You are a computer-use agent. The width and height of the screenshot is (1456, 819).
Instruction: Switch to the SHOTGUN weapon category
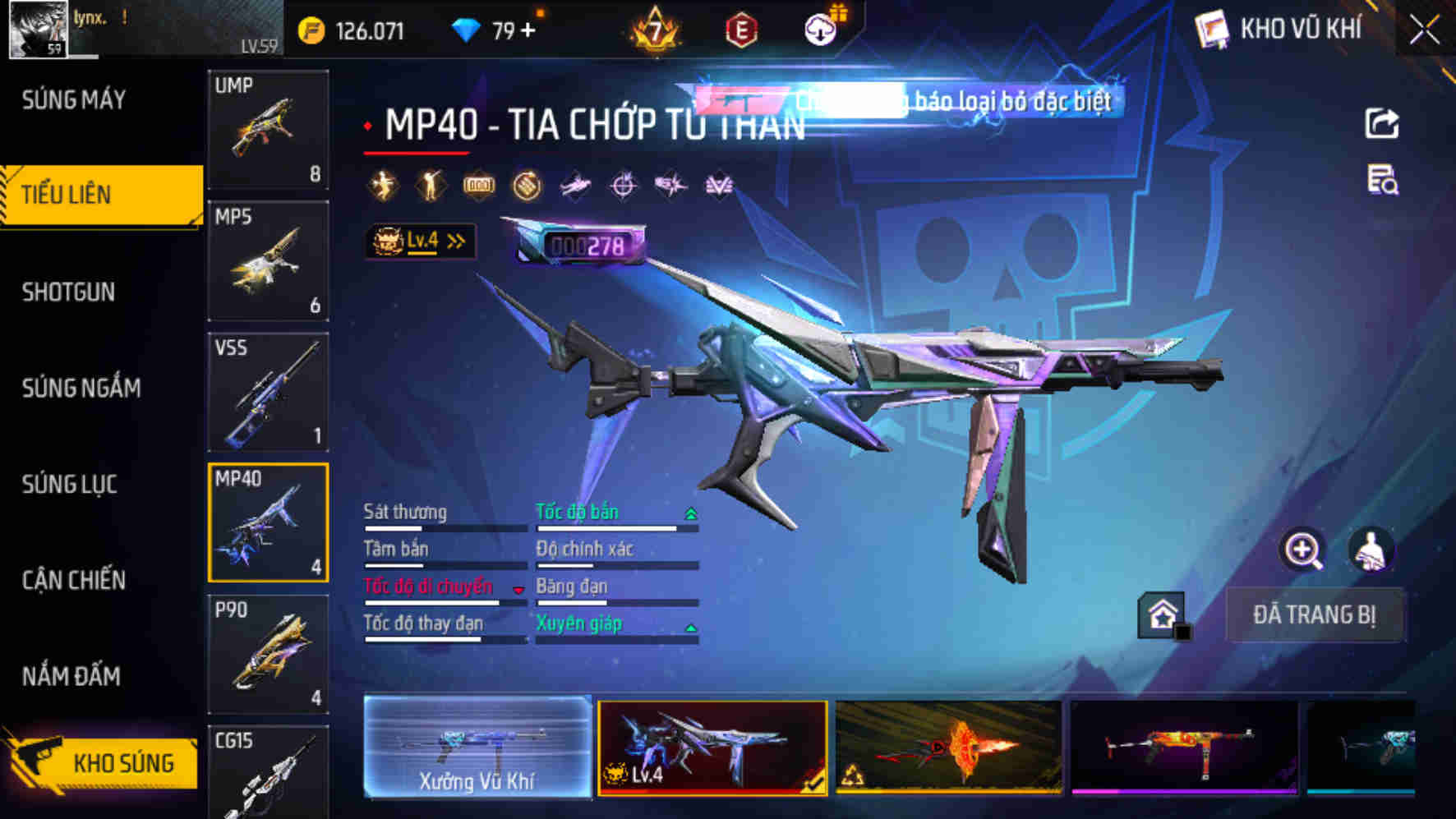pos(68,292)
